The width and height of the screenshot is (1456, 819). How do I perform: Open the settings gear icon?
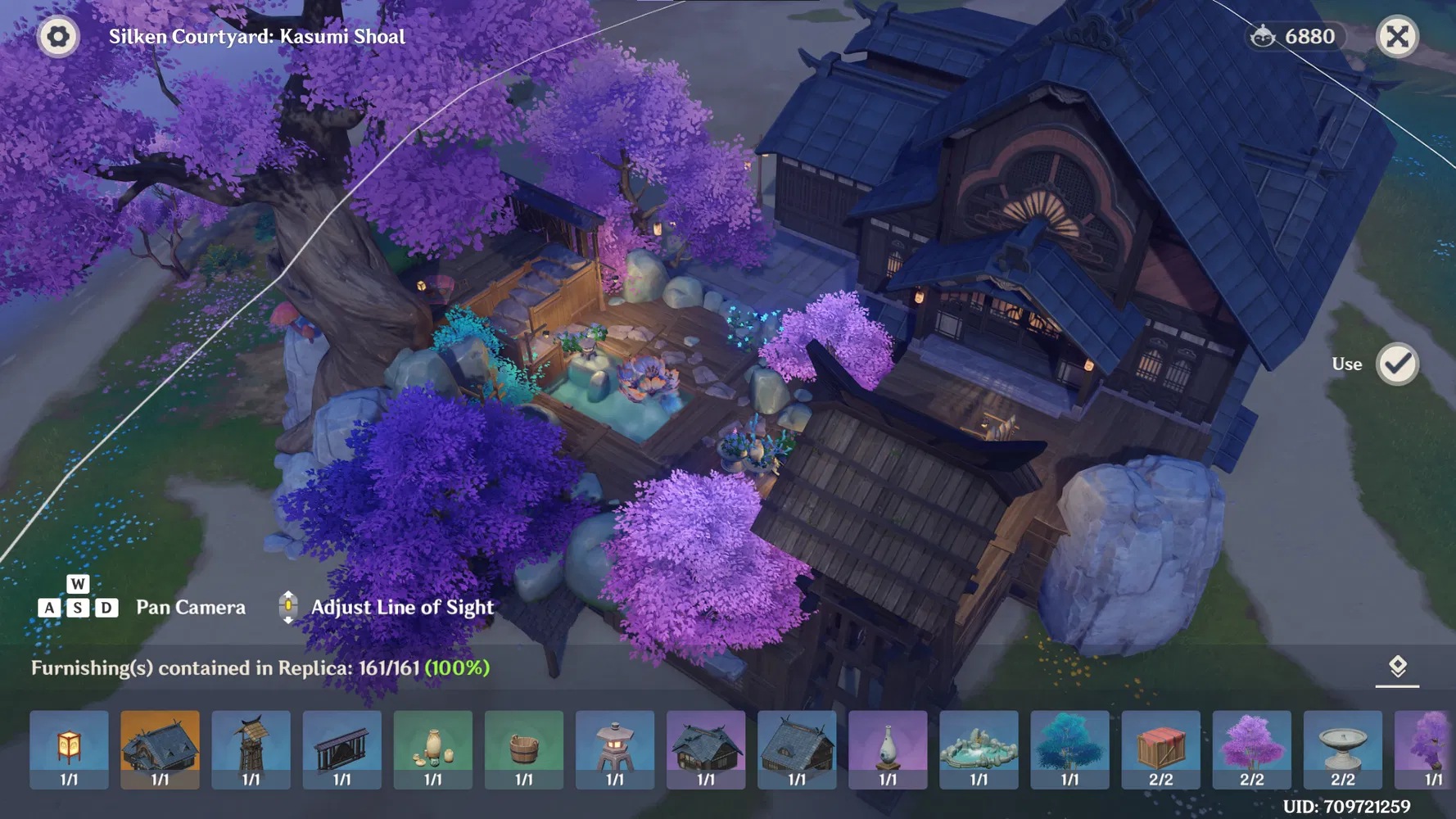58,37
